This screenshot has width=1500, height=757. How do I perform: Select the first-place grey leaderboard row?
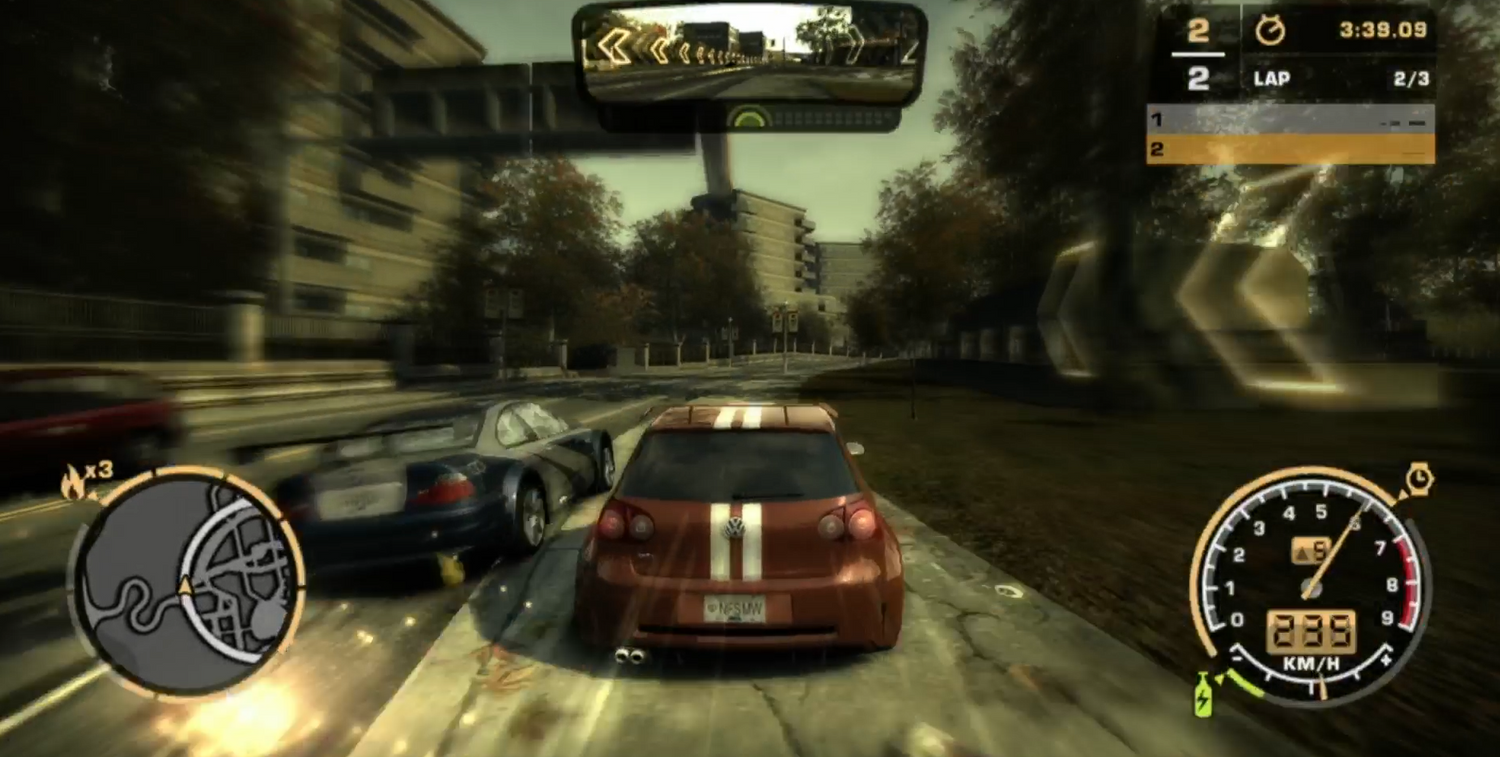point(1290,120)
